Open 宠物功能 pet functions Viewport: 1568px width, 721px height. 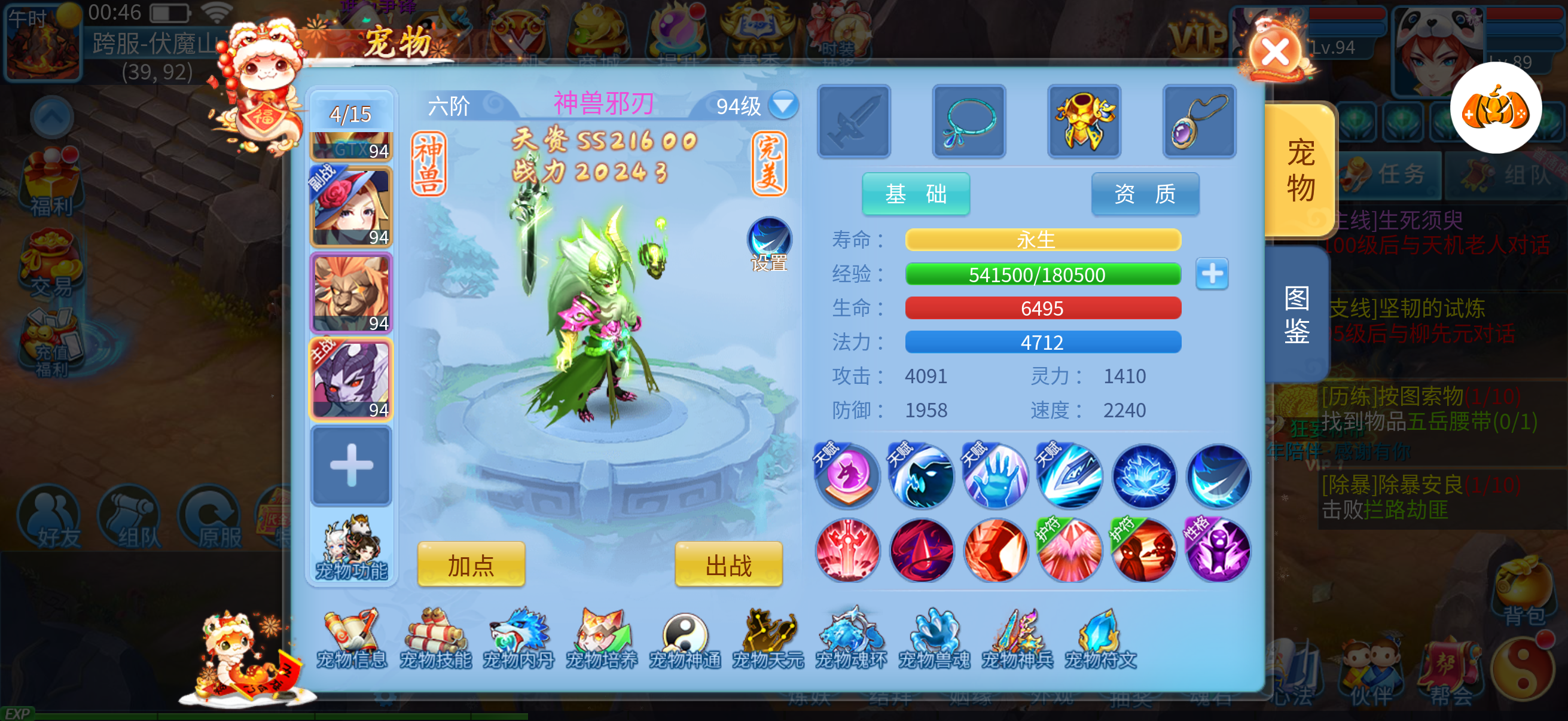(x=351, y=549)
